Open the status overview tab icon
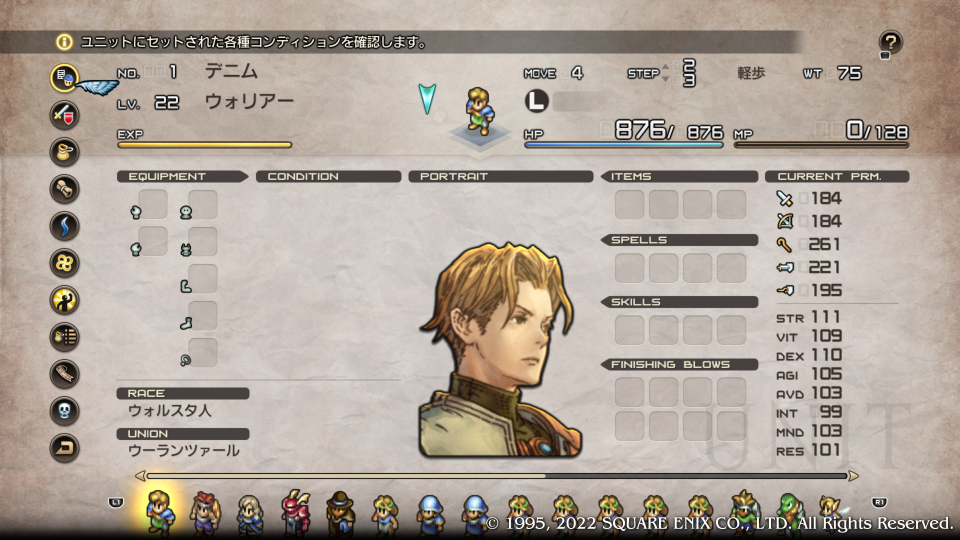960x540 pixels. coord(65,77)
